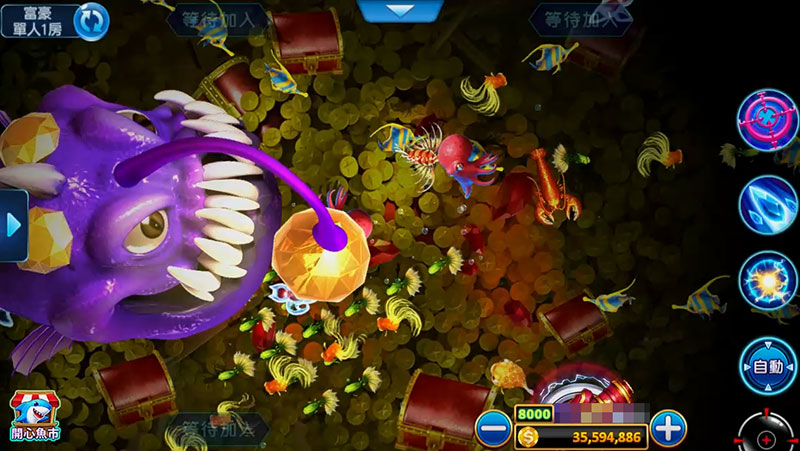Join the top-left 等待加入 seat
This screenshot has width=800, height=451.
tap(218, 18)
